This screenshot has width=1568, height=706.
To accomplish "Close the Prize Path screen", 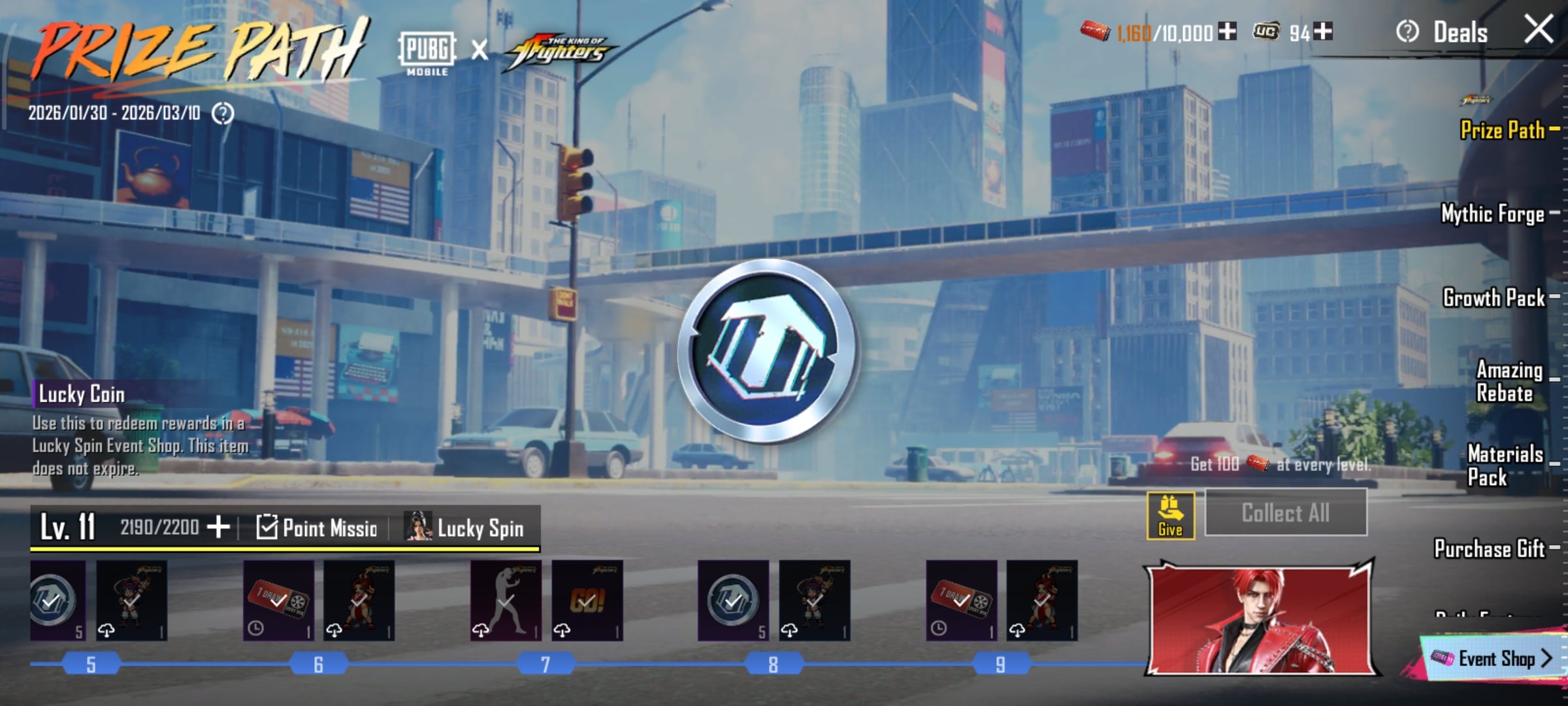I will [x=1538, y=30].
